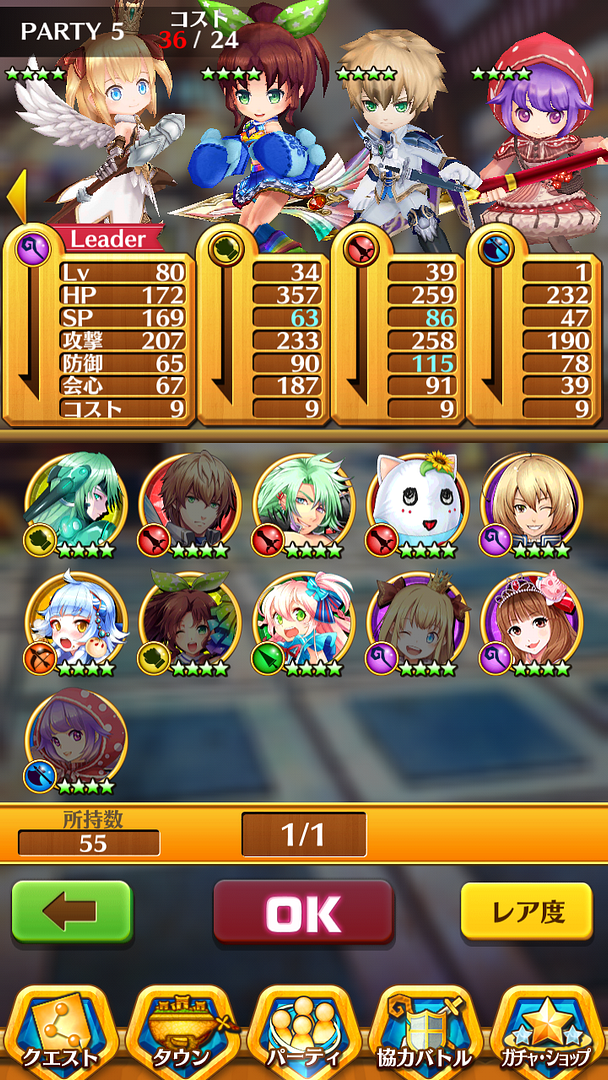Image resolution: width=608 pixels, height=1080 pixels.
Task: Go to the タウン town screen
Action: click(183, 1032)
